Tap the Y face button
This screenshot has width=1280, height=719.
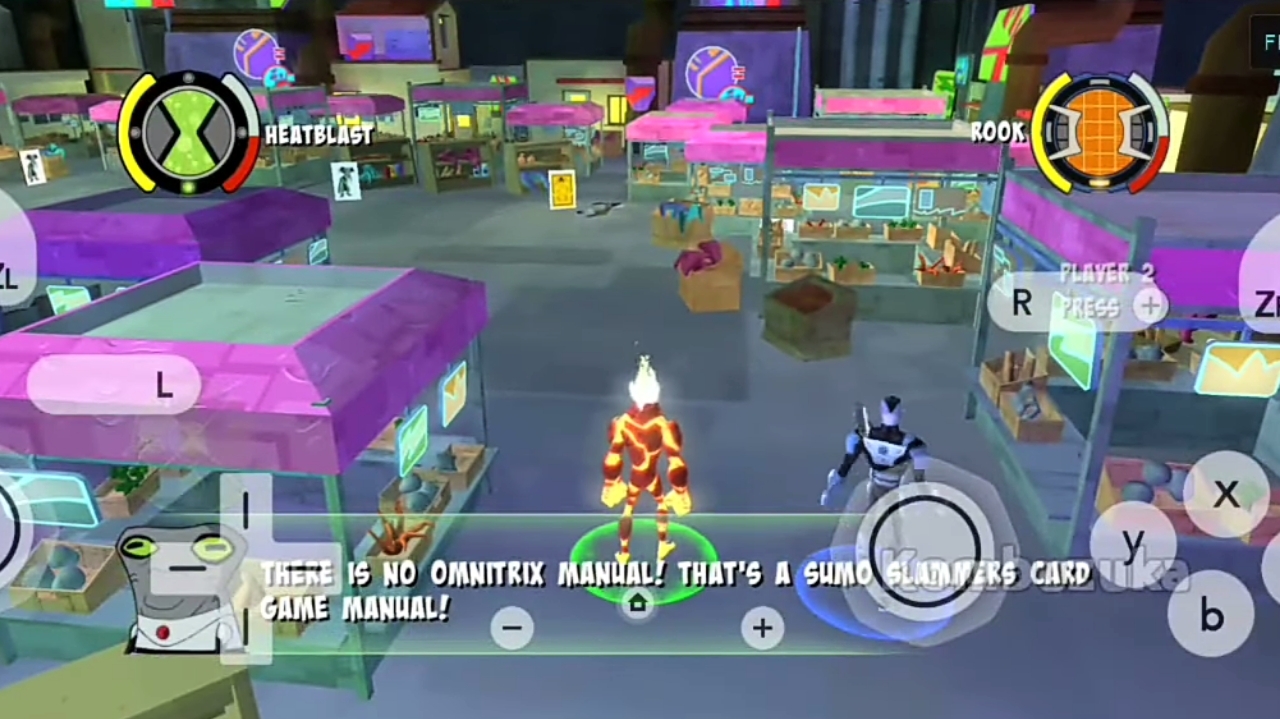(x=1133, y=545)
